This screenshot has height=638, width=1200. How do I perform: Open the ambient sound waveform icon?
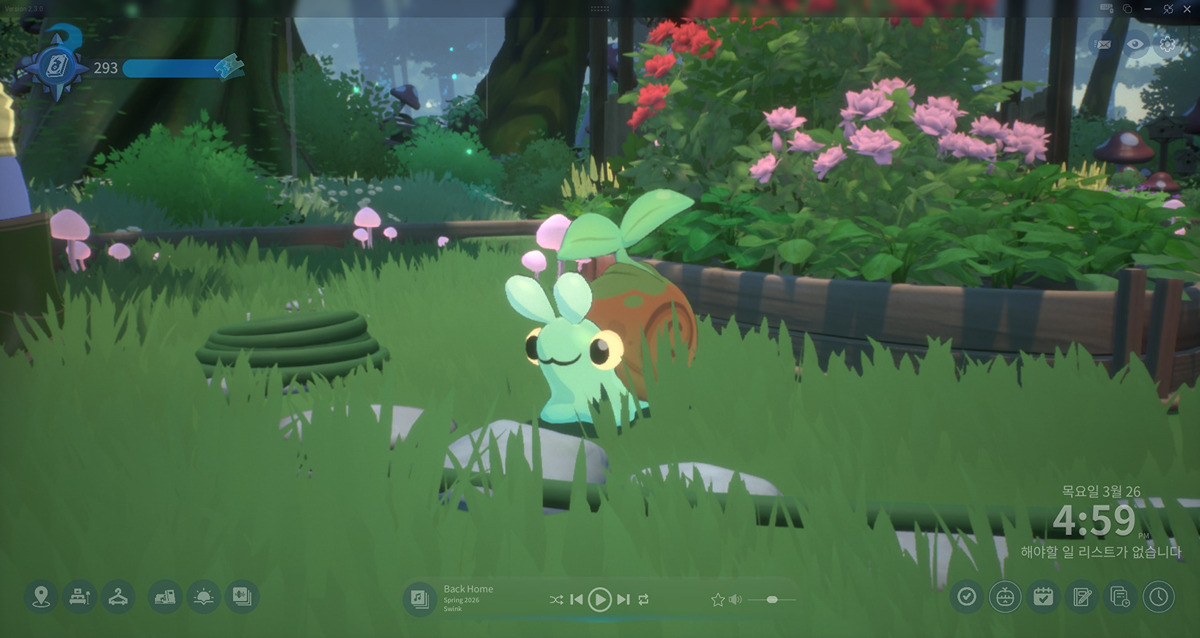(242, 597)
